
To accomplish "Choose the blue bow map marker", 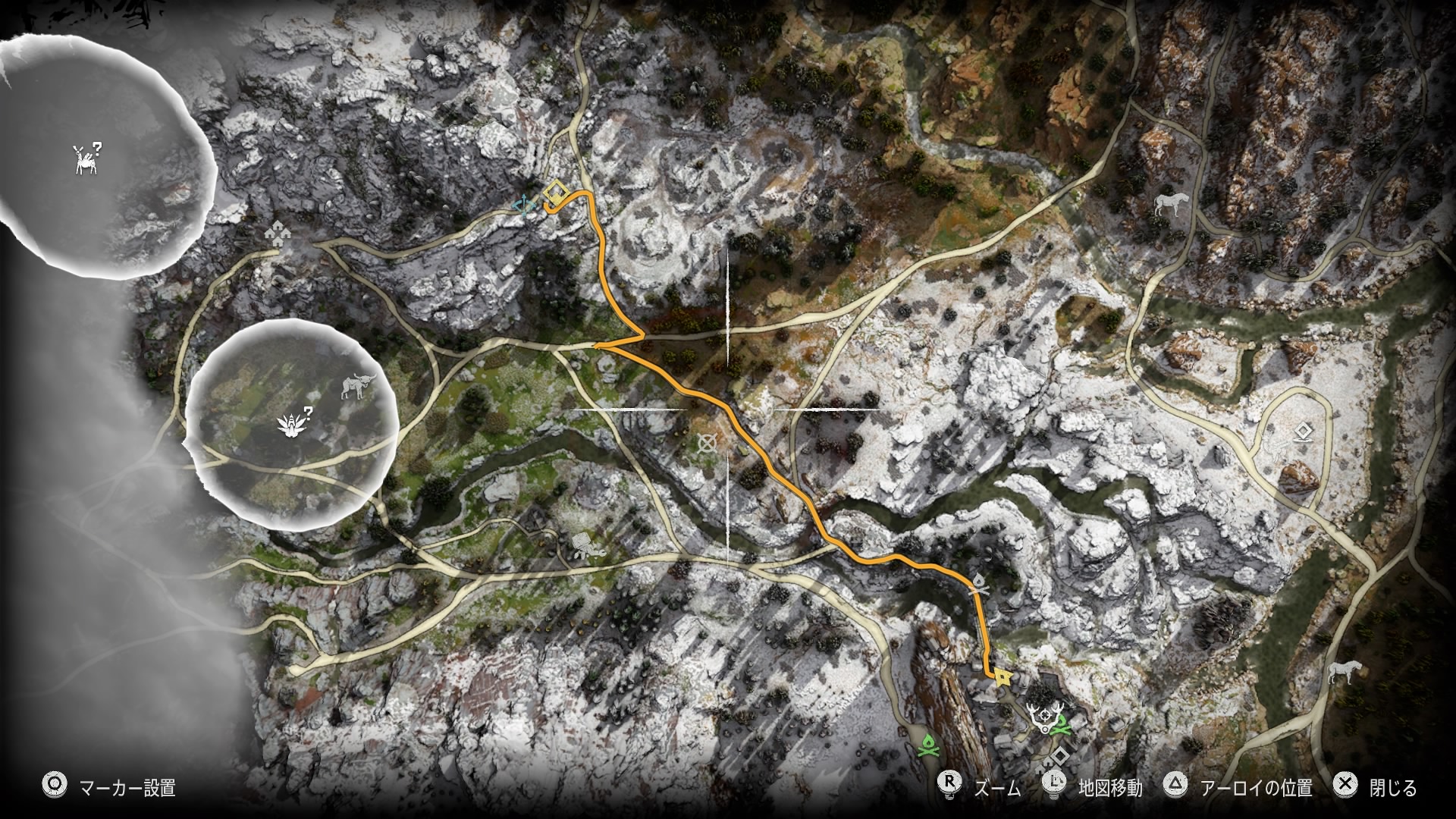I will click(524, 205).
